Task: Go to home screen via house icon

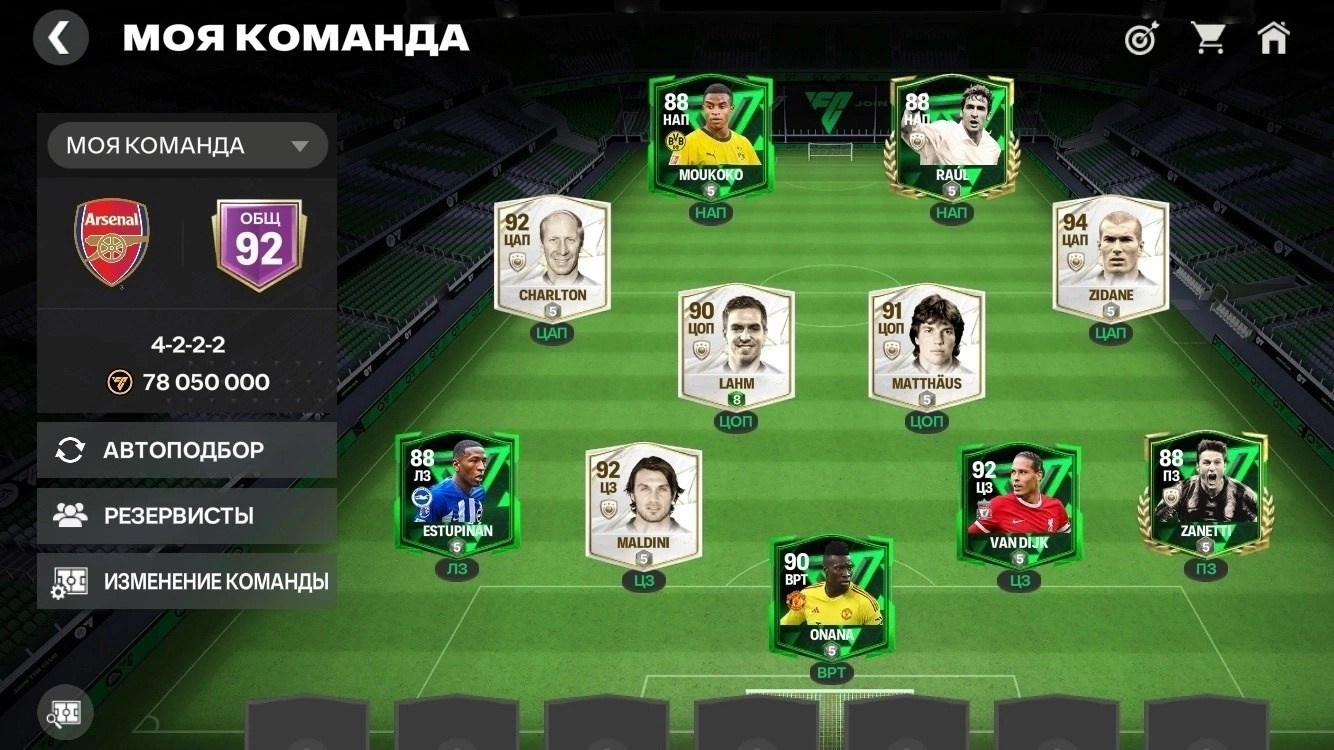Action: coord(1276,36)
